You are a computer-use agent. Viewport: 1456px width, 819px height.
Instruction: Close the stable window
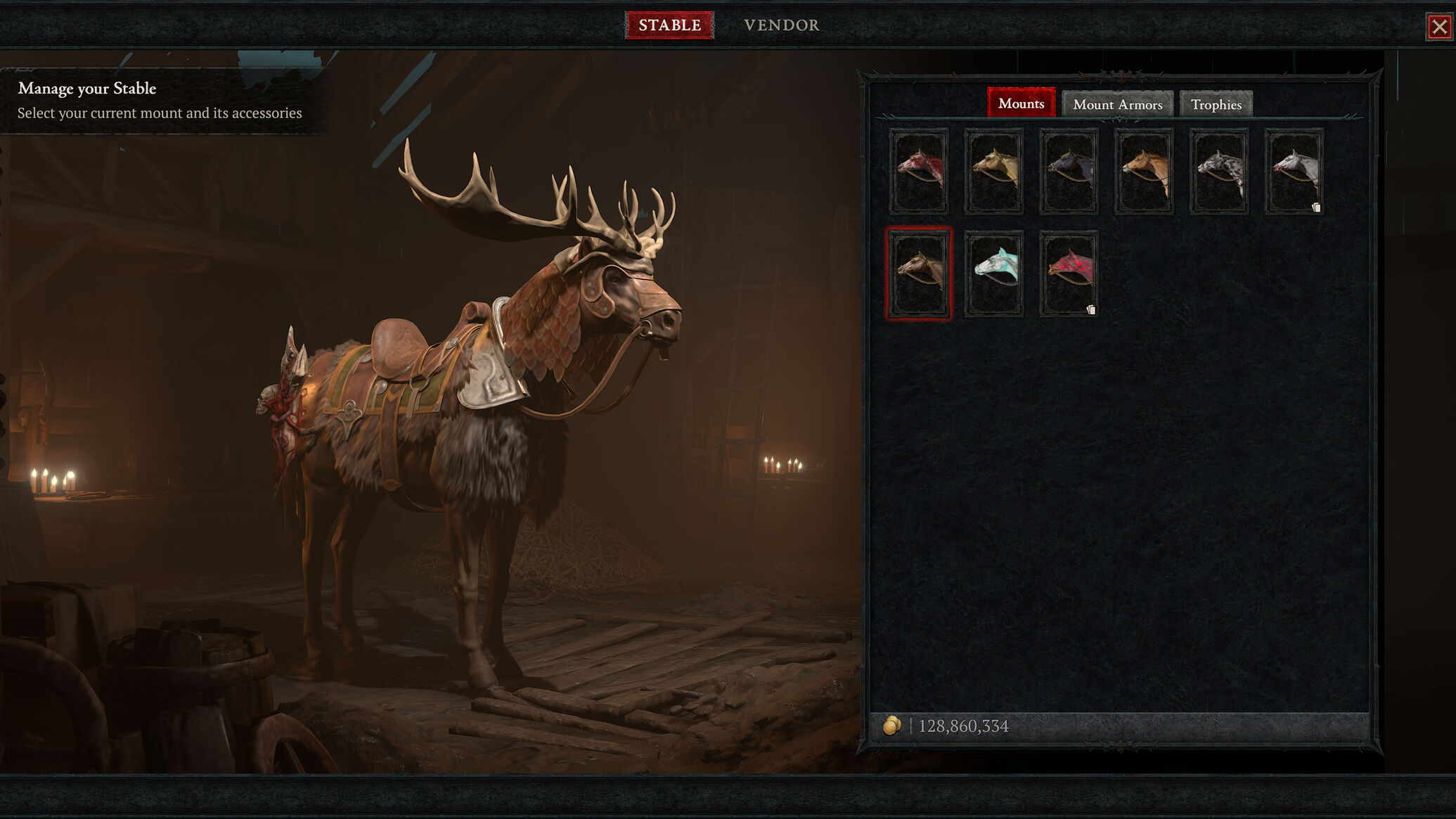click(1439, 27)
